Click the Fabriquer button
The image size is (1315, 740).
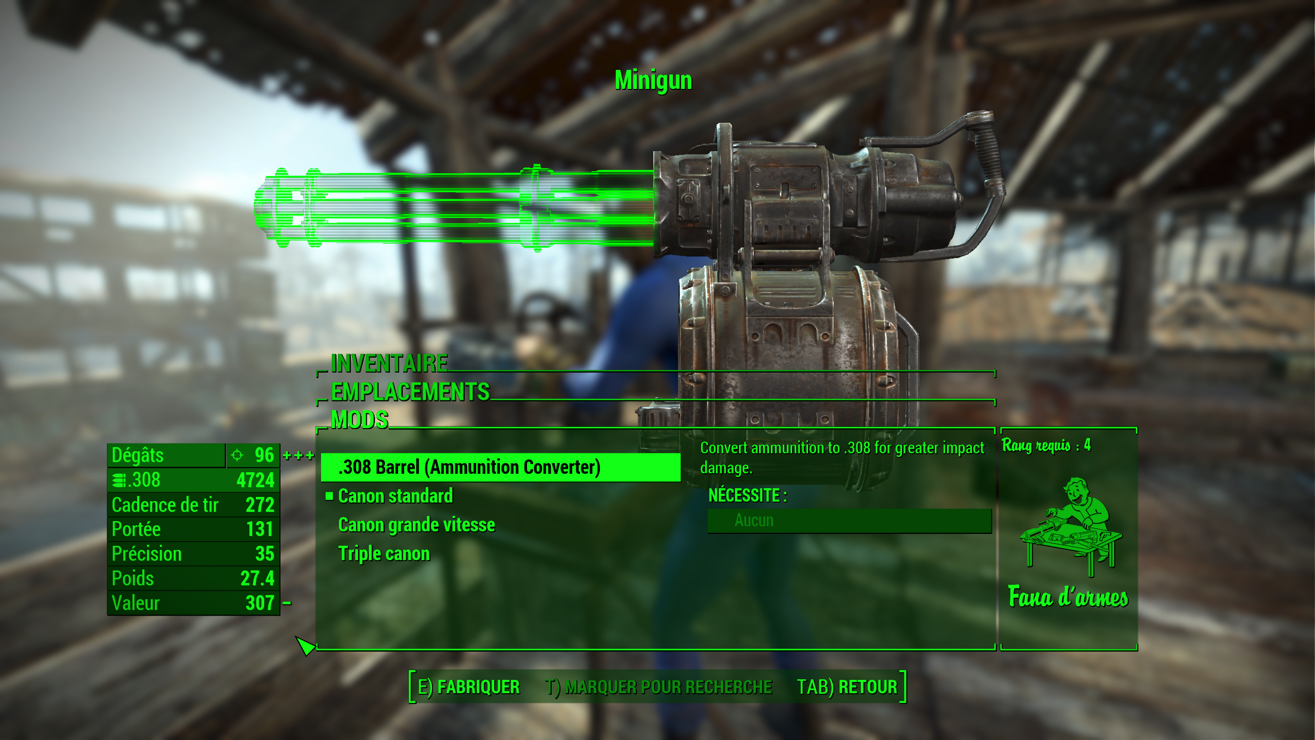[469, 687]
